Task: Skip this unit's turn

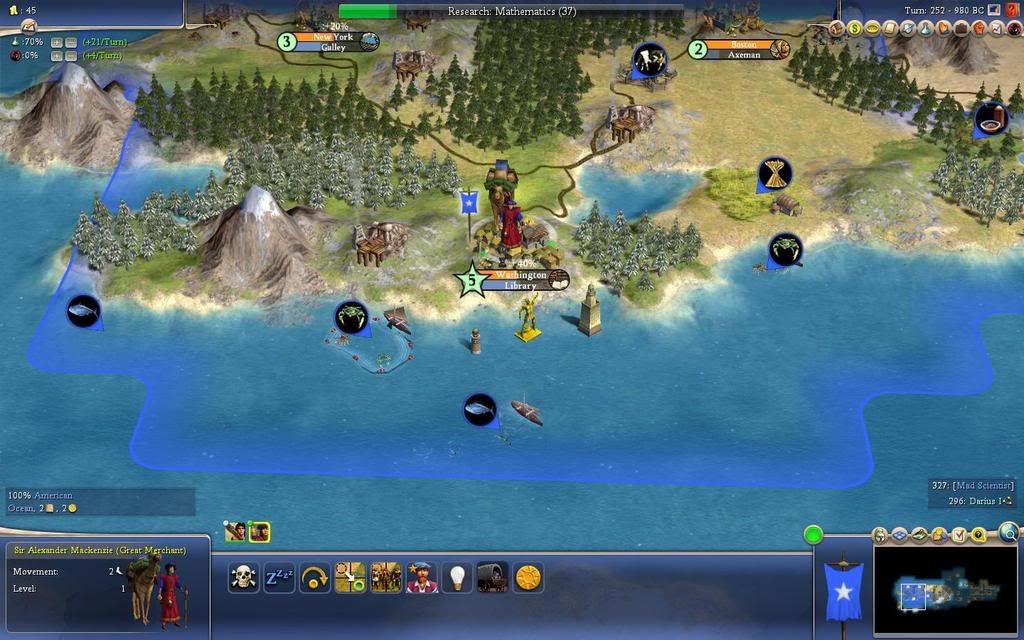Action: (x=315, y=577)
